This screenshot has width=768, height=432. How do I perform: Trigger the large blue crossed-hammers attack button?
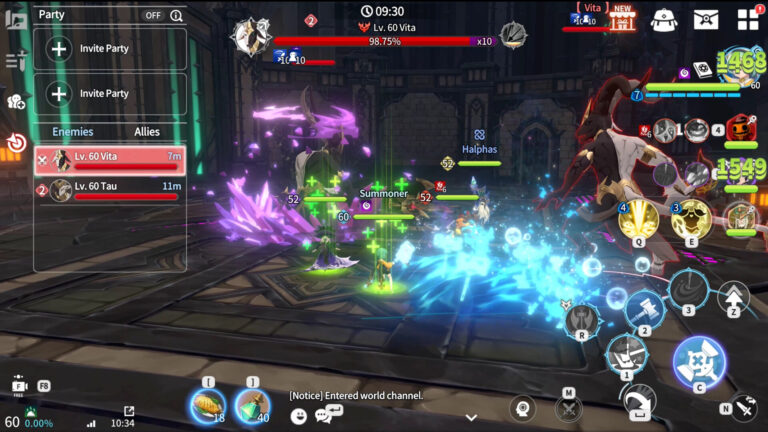(x=699, y=363)
